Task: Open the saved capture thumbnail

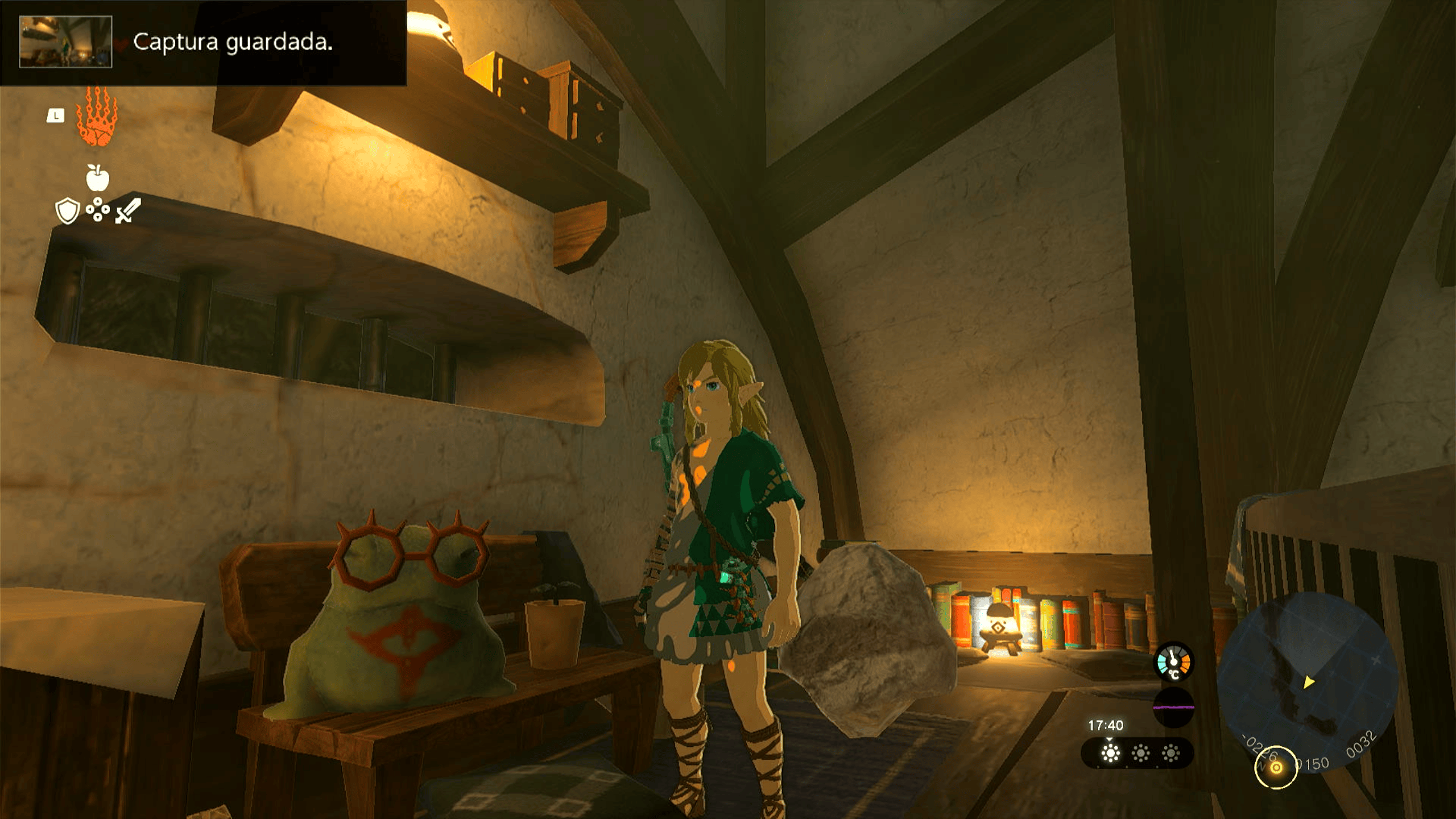Action: [65, 42]
